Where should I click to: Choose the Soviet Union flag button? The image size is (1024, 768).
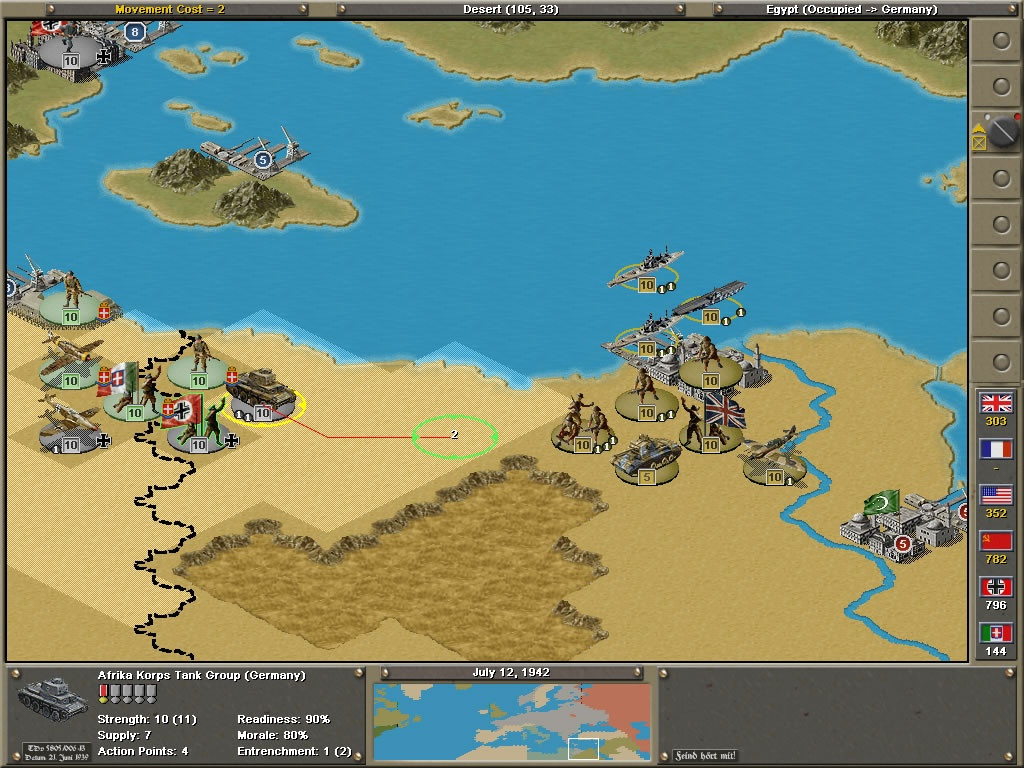point(996,541)
